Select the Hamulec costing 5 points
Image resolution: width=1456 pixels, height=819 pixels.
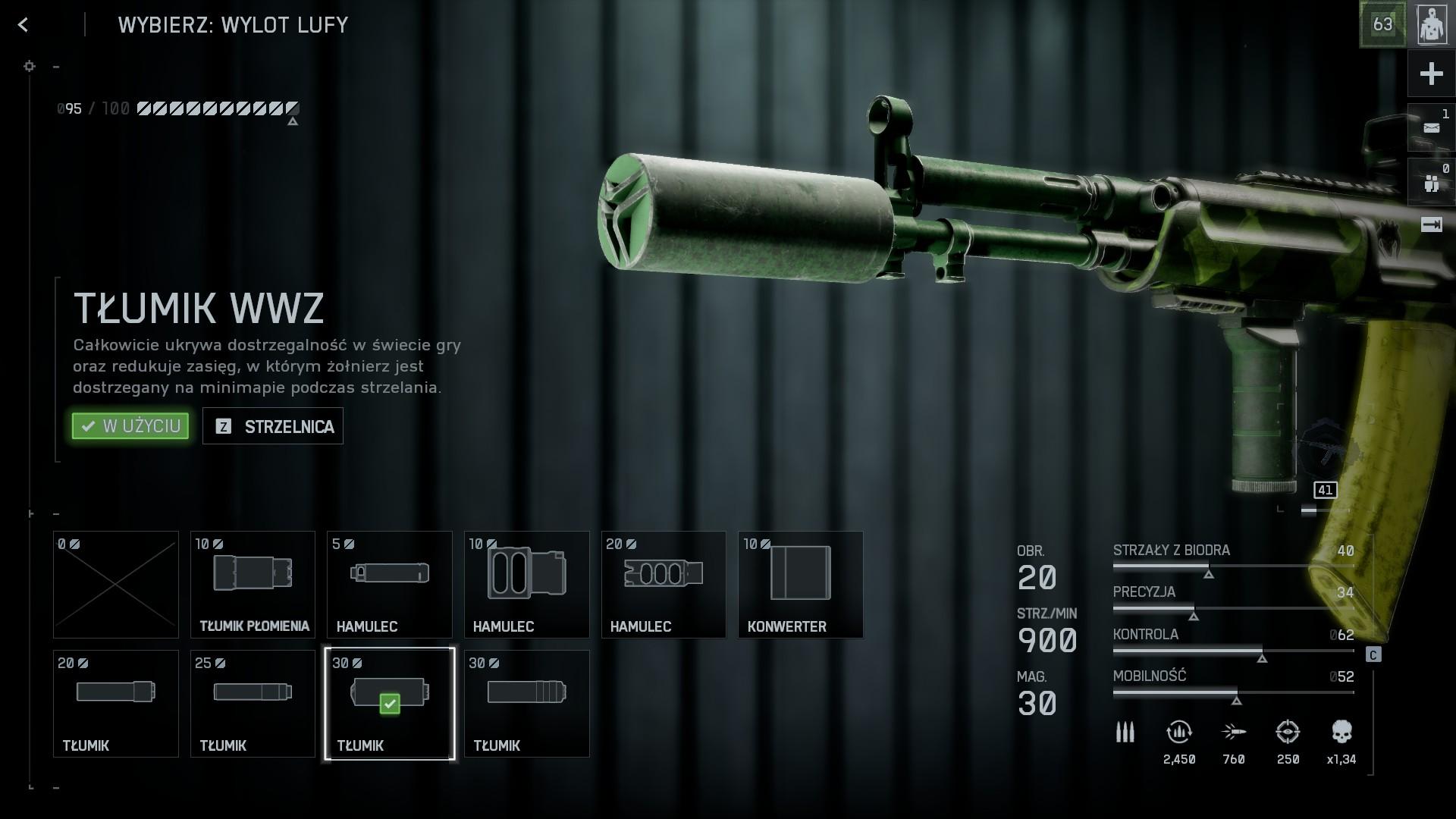tap(390, 585)
